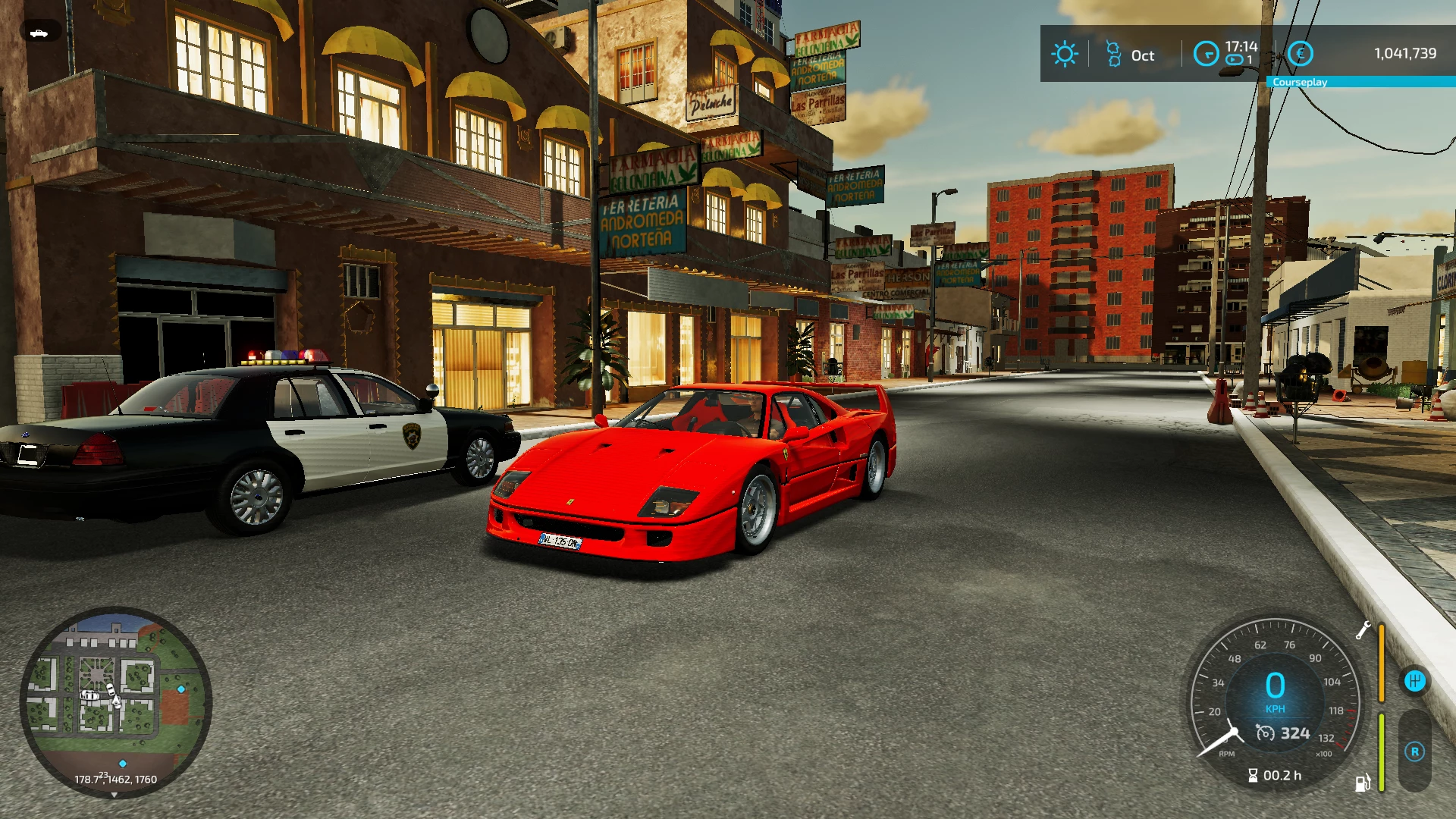This screenshot has width=1456, height=819.
Task: Click the manual gearbox shifter icon
Action: [x=1414, y=681]
